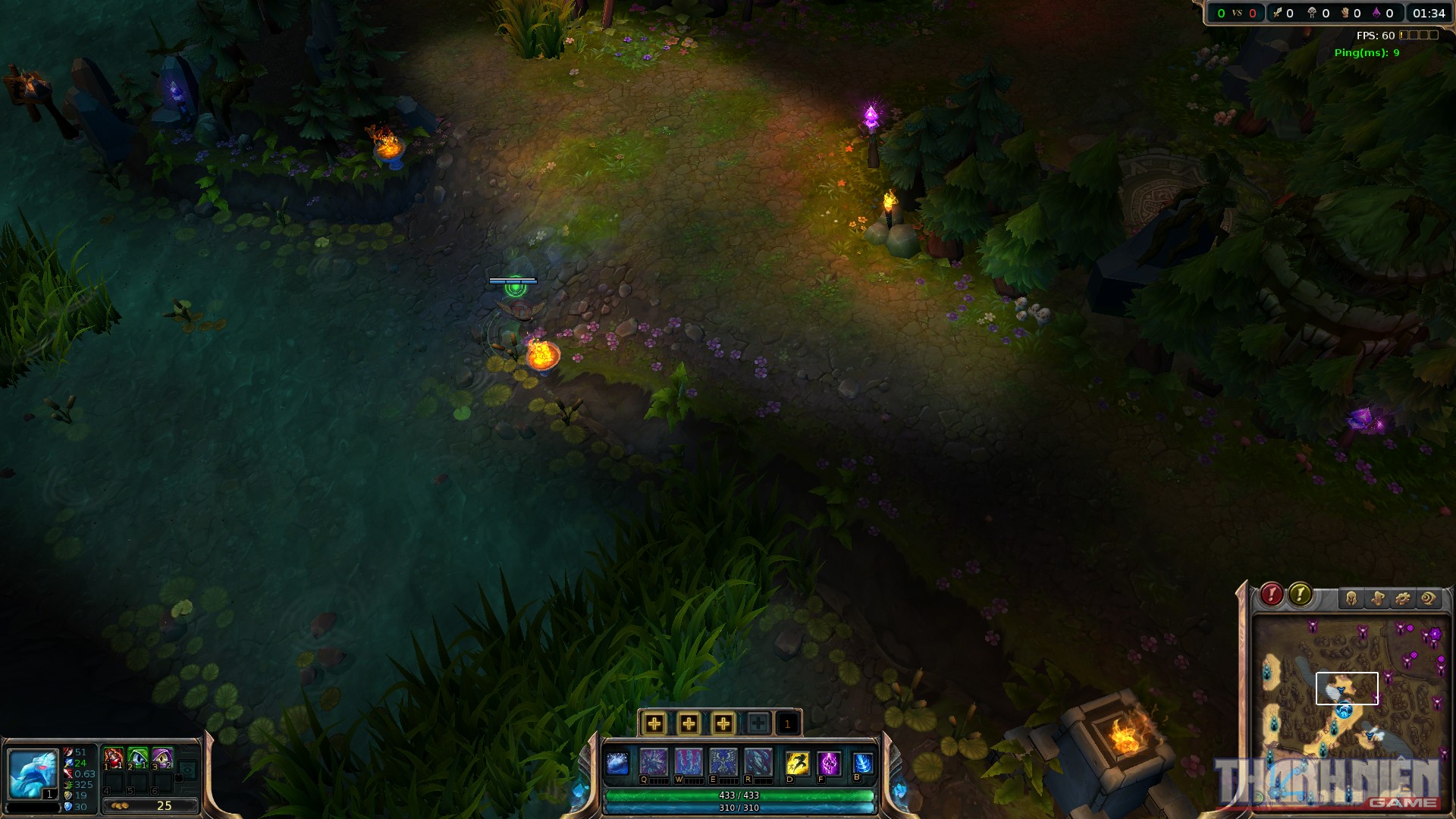Click the red danger ping button

(1272, 595)
